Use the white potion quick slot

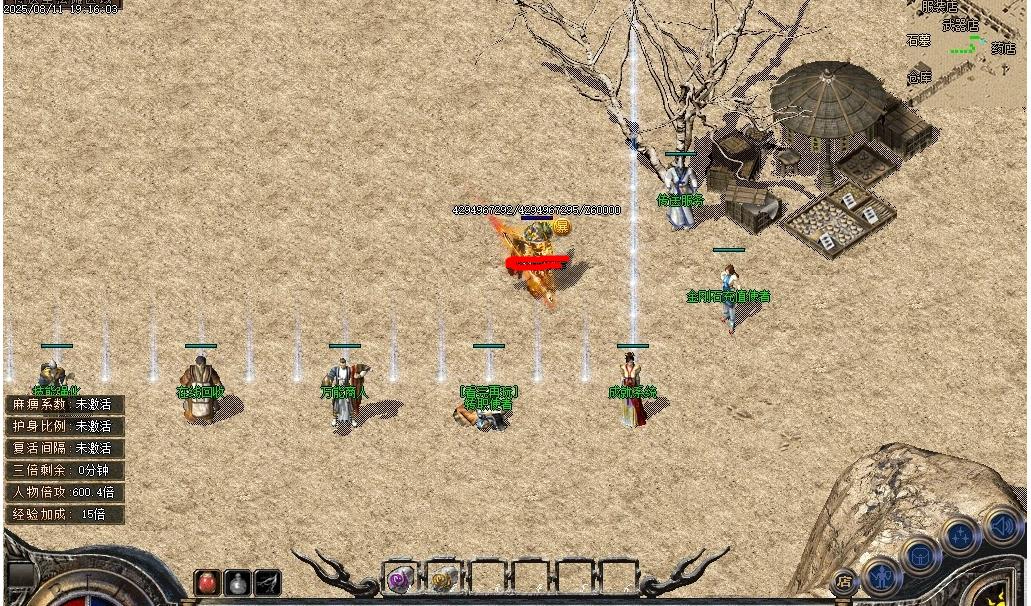click(x=238, y=582)
